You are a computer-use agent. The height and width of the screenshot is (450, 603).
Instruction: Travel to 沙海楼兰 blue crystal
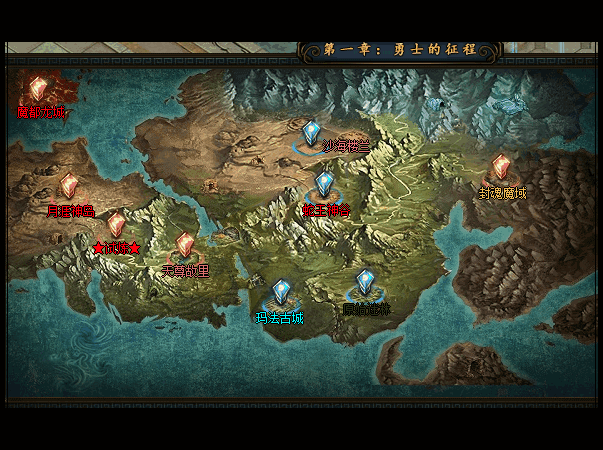click(313, 133)
